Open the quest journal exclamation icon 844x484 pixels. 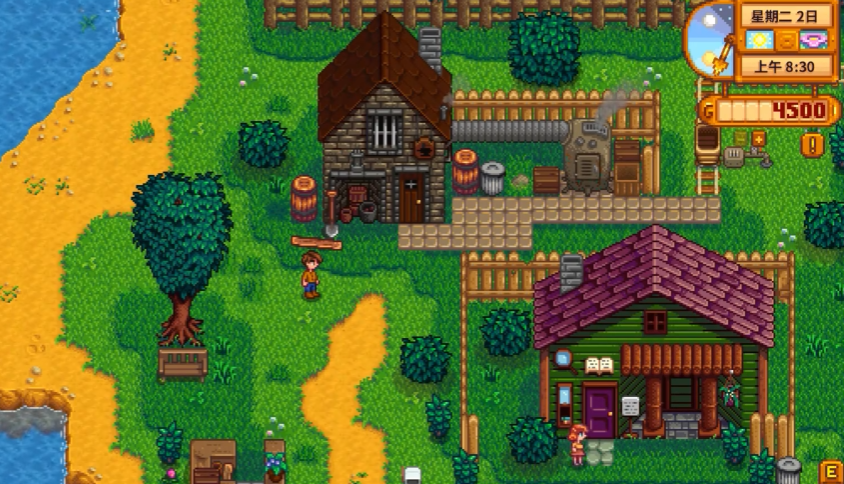(813, 145)
